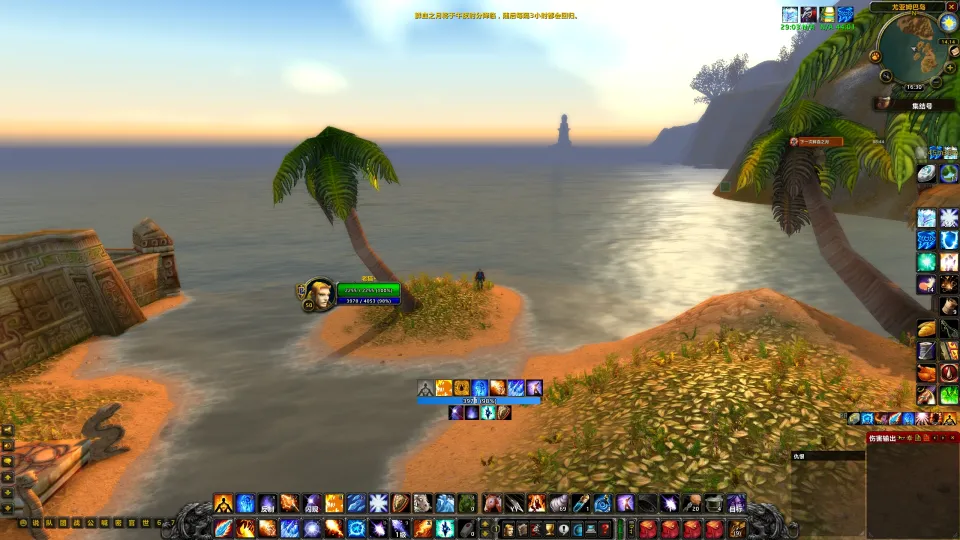Image resolution: width=960 pixels, height=540 pixels.
Task: Click the brown shield icon on hotbar
Action: (x=400, y=503)
